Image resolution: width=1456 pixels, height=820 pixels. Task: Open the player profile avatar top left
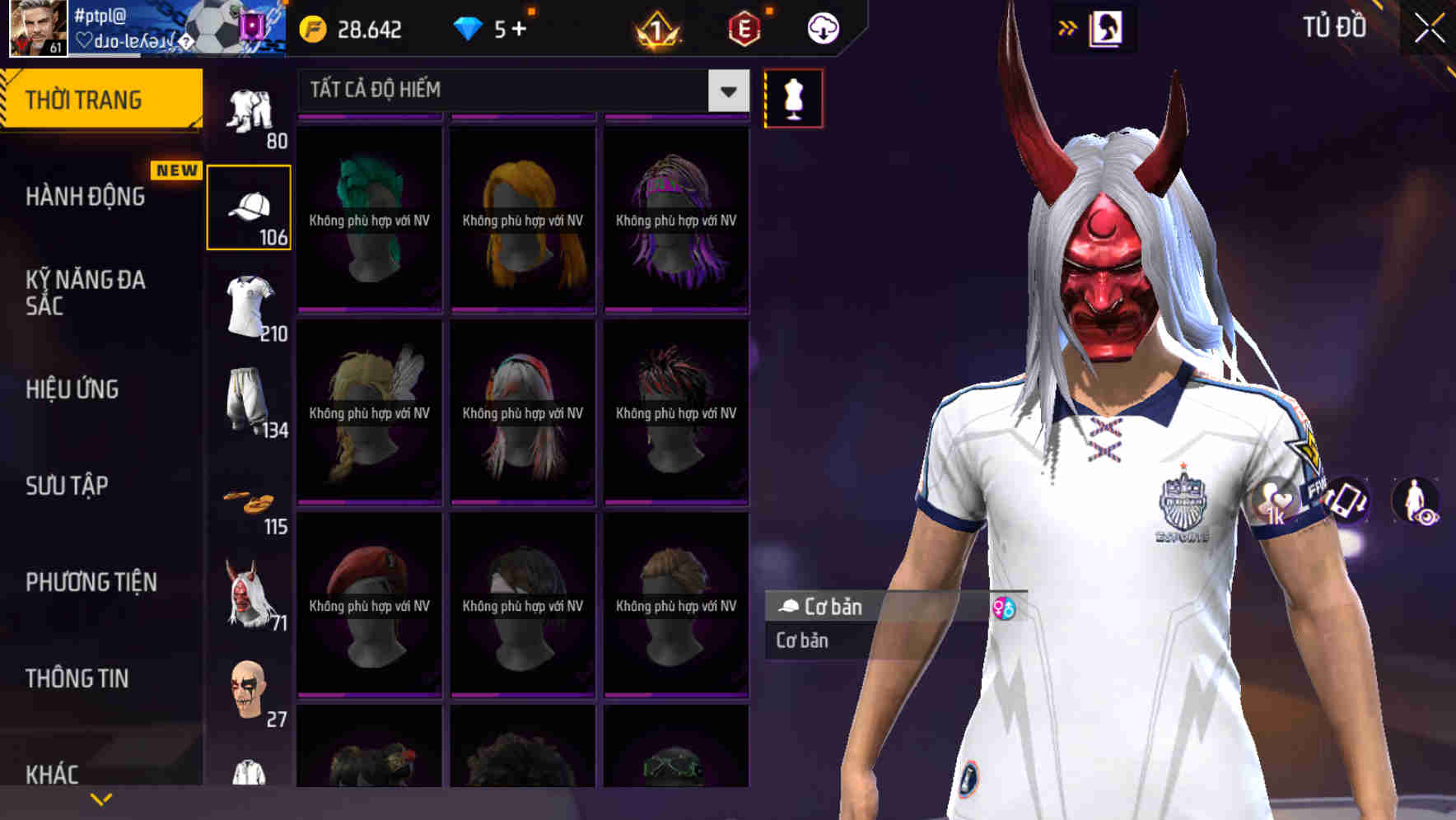coord(36,30)
